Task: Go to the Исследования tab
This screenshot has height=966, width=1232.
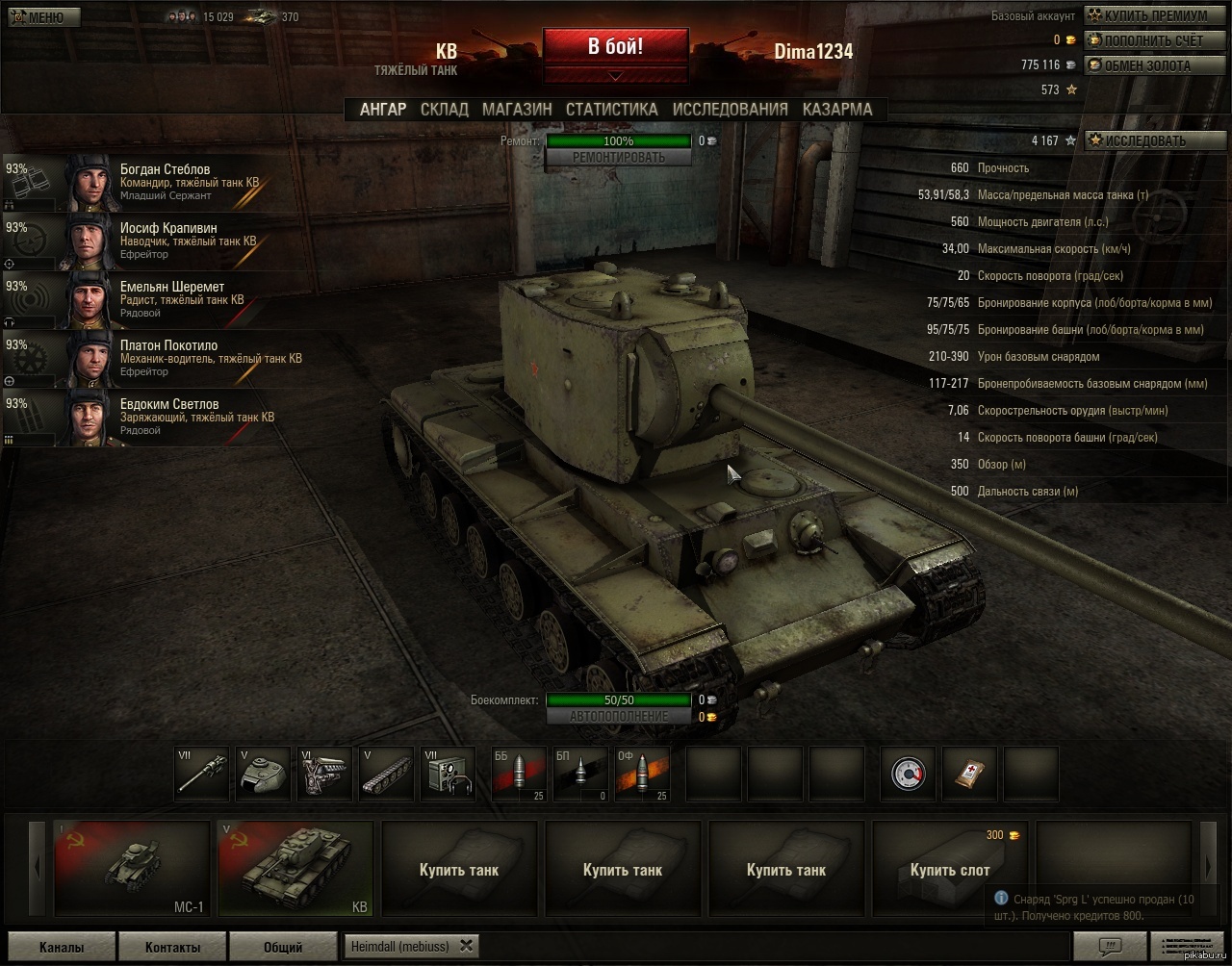Action: pos(730,110)
